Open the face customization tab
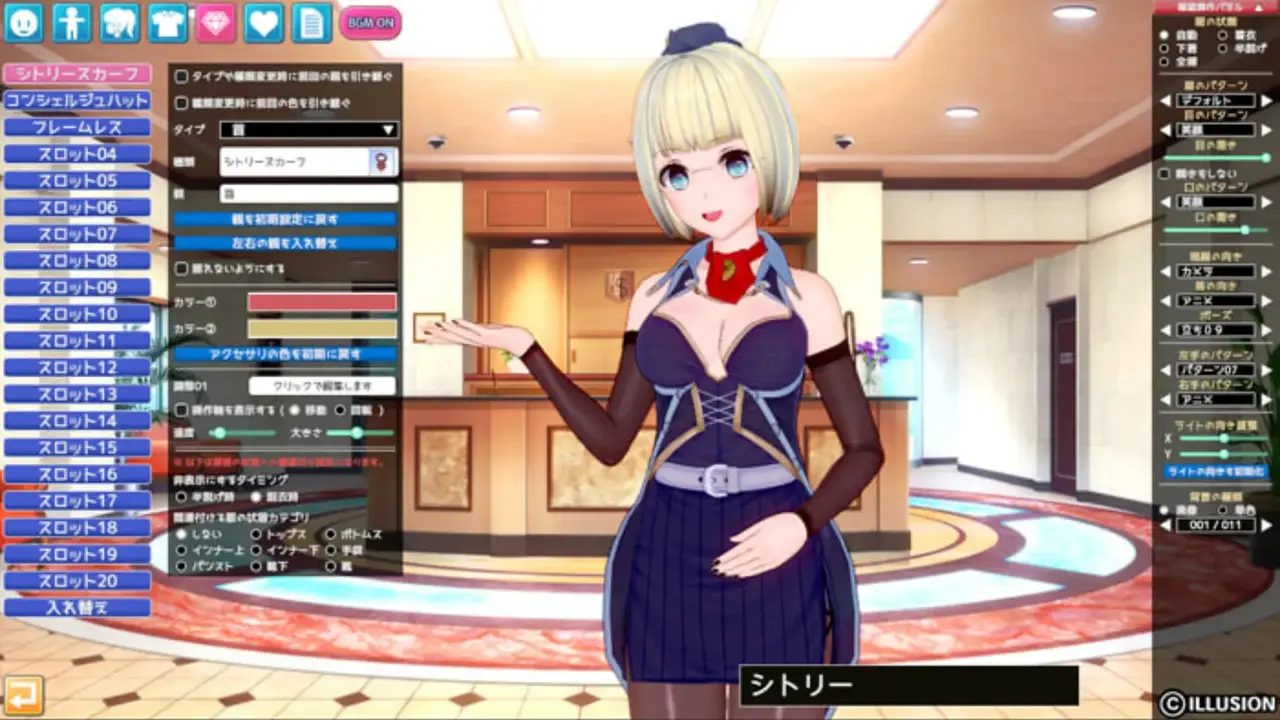The width and height of the screenshot is (1280, 720). 23,22
